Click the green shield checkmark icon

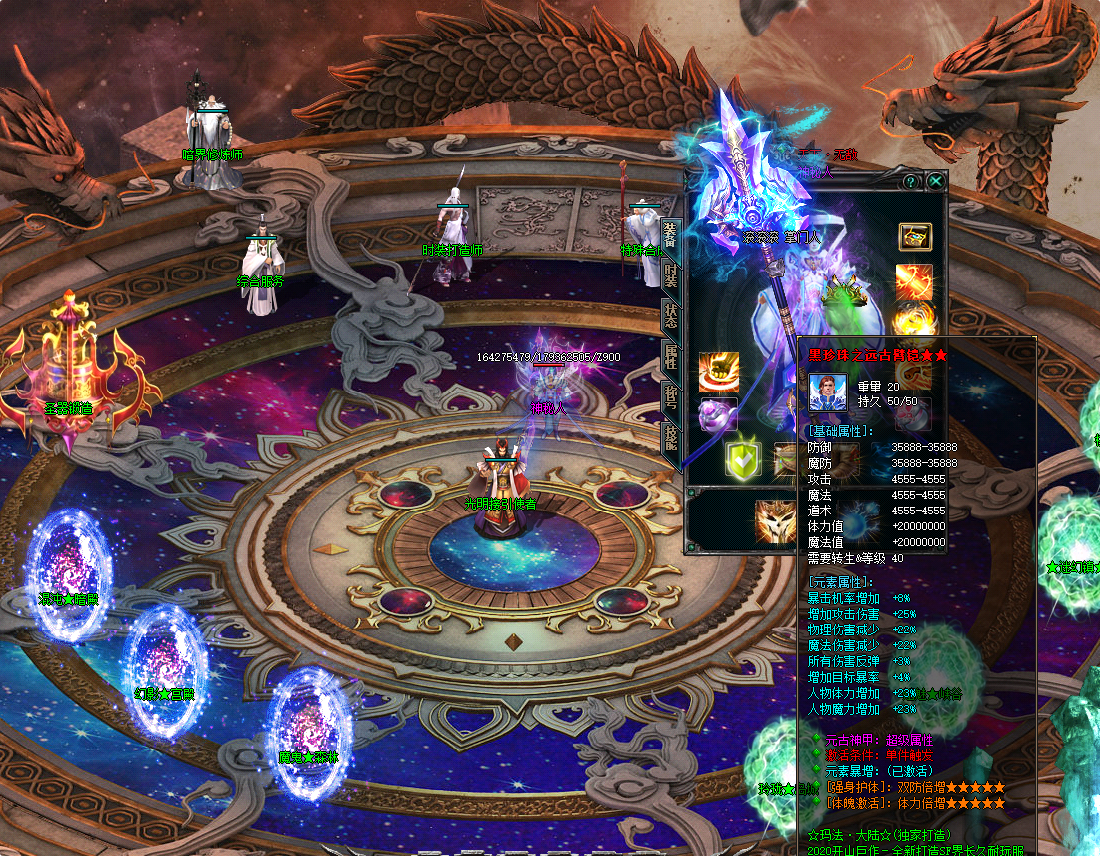744,458
